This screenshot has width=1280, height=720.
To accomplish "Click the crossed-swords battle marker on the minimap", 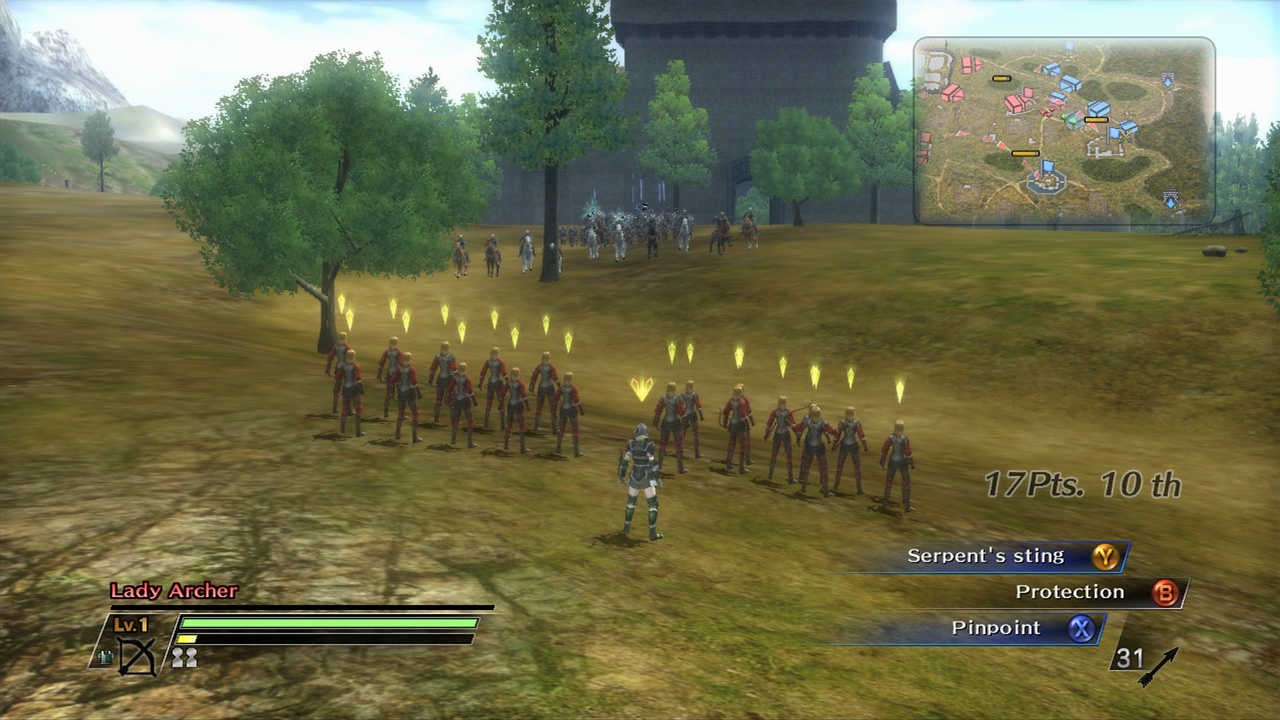I will tap(1124, 135).
